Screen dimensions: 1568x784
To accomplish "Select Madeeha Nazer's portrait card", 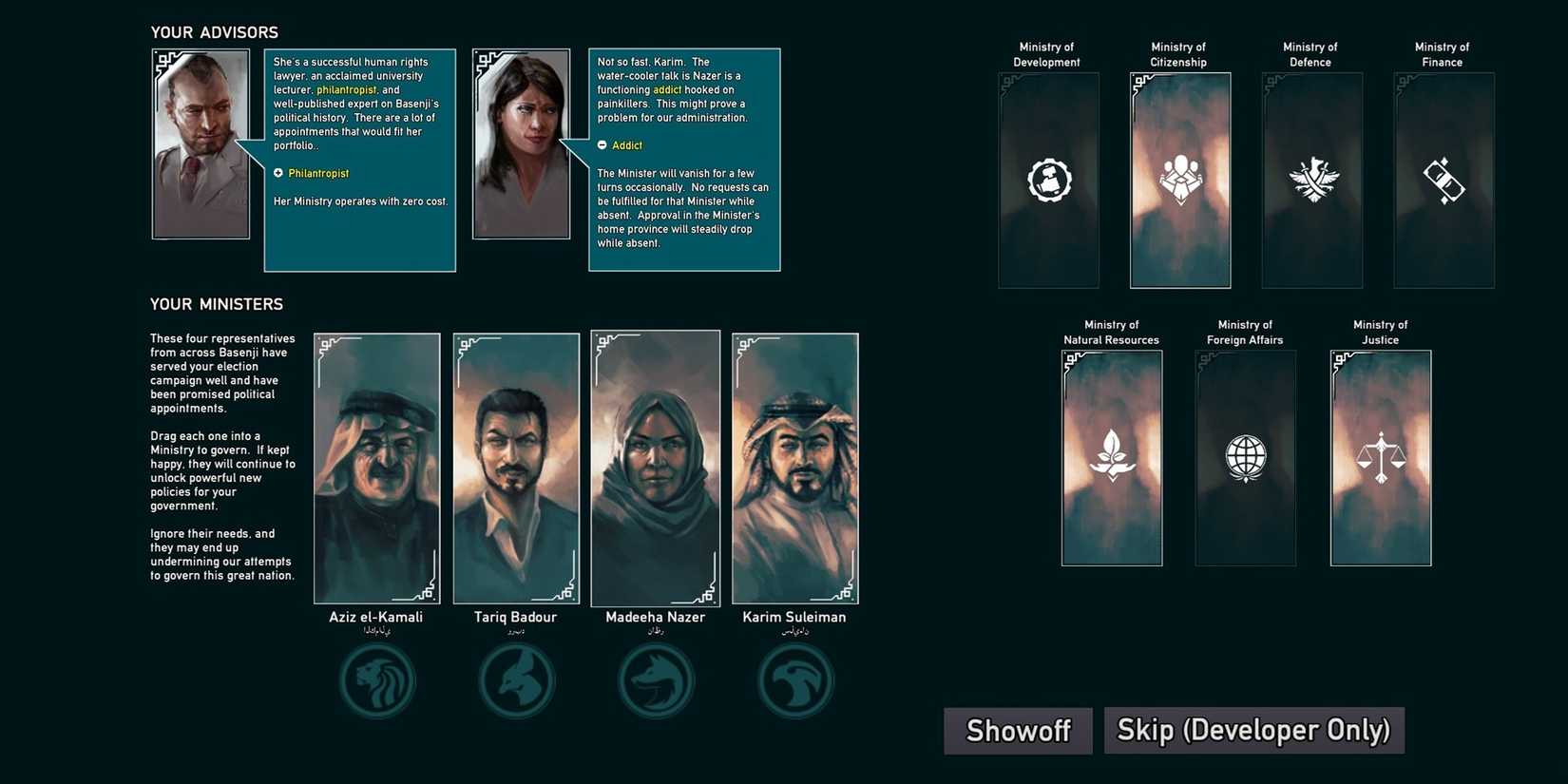I will tap(656, 468).
